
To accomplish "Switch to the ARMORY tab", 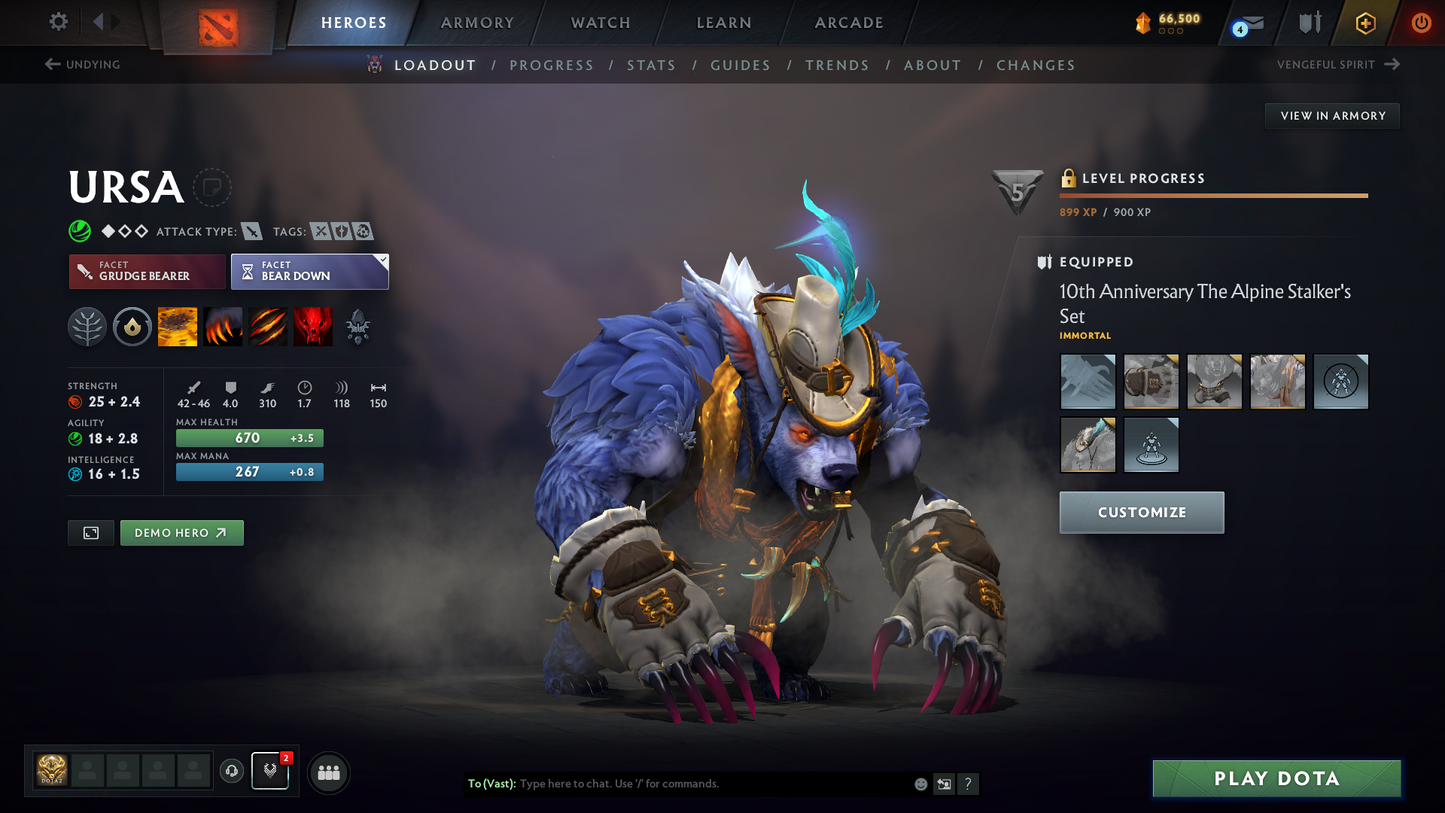I will [477, 22].
